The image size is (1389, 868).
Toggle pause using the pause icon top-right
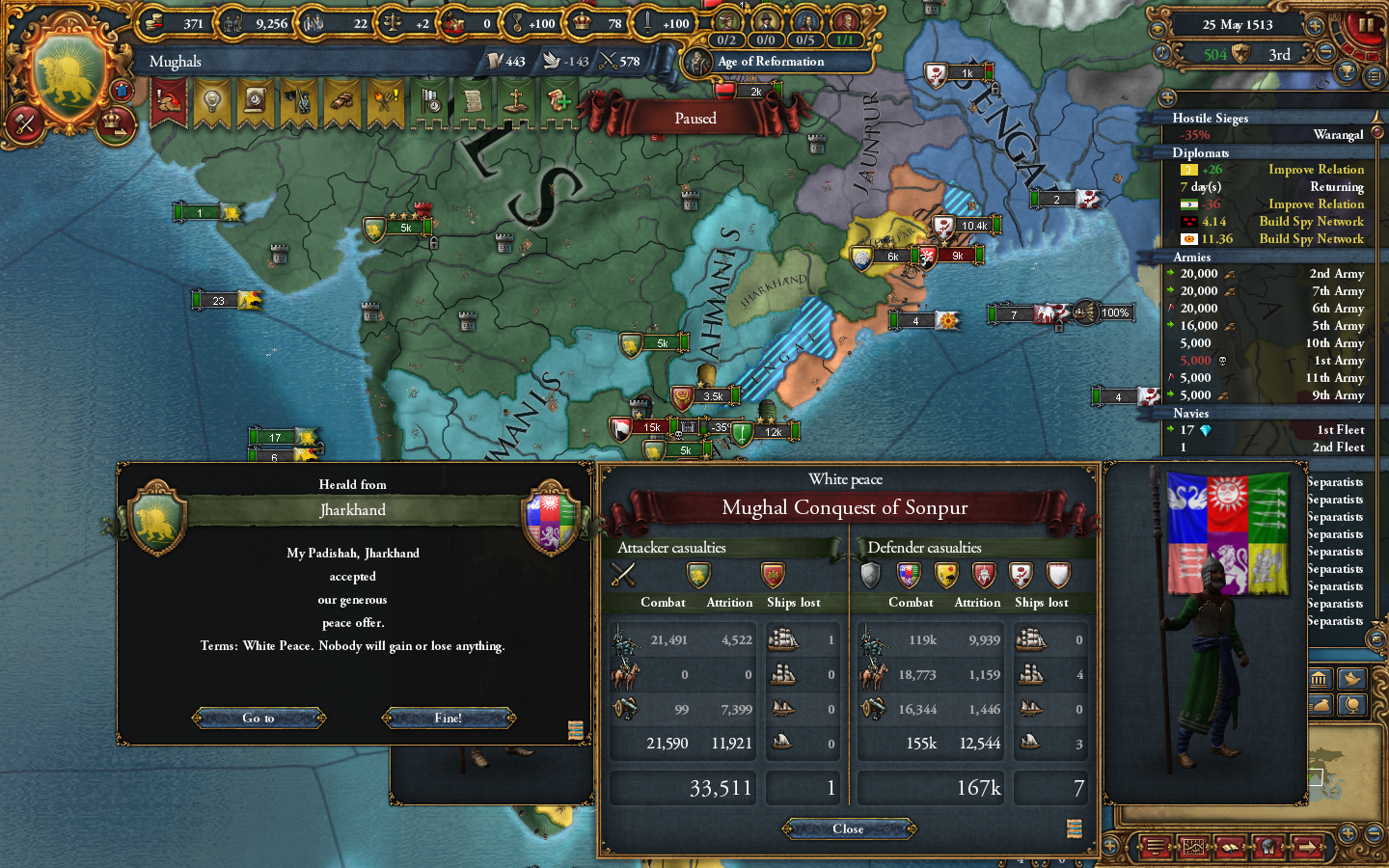tap(1365, 25)
